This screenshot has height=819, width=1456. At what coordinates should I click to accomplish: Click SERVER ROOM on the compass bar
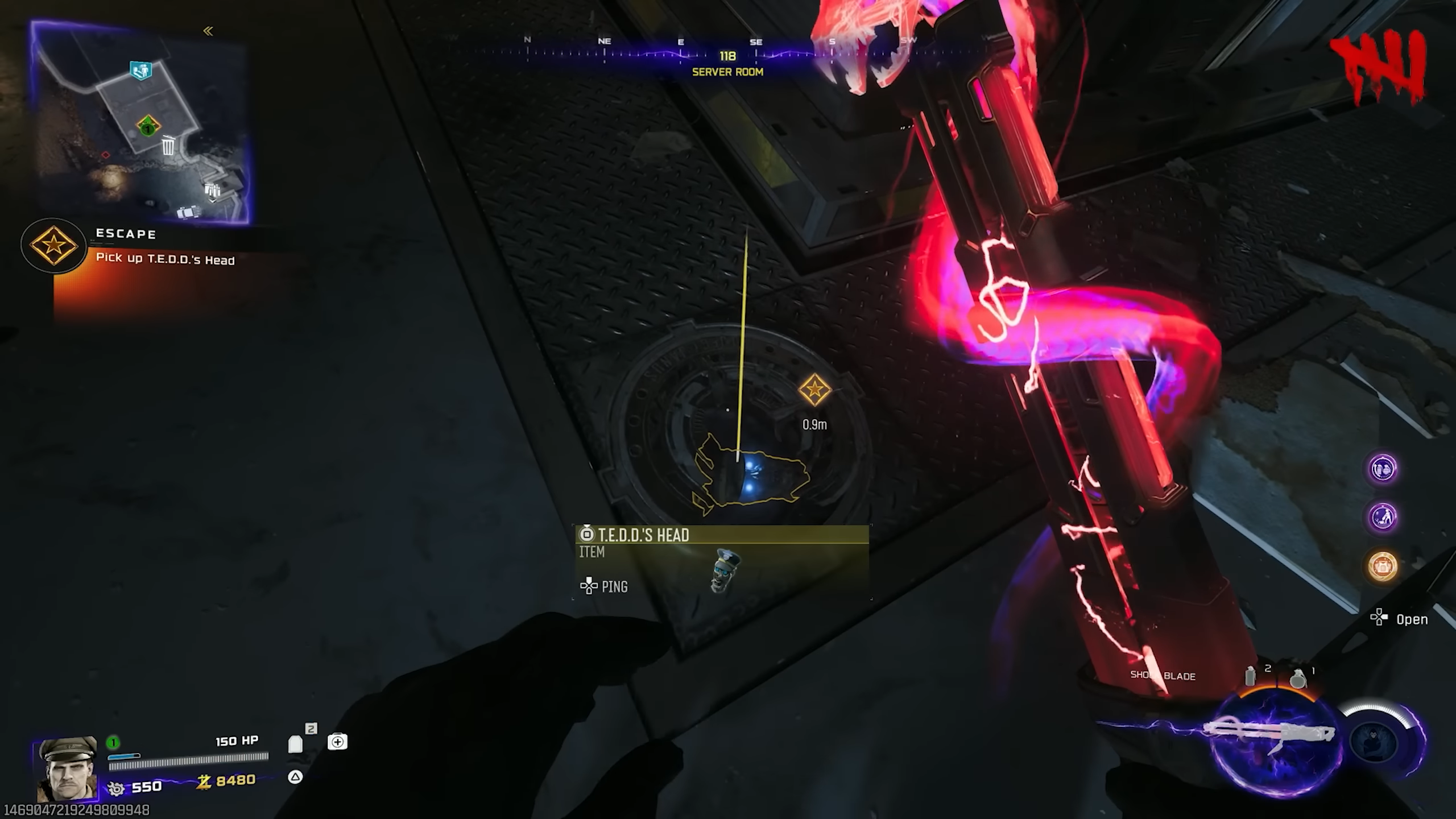pyautogui.click(x=727, y=72)
